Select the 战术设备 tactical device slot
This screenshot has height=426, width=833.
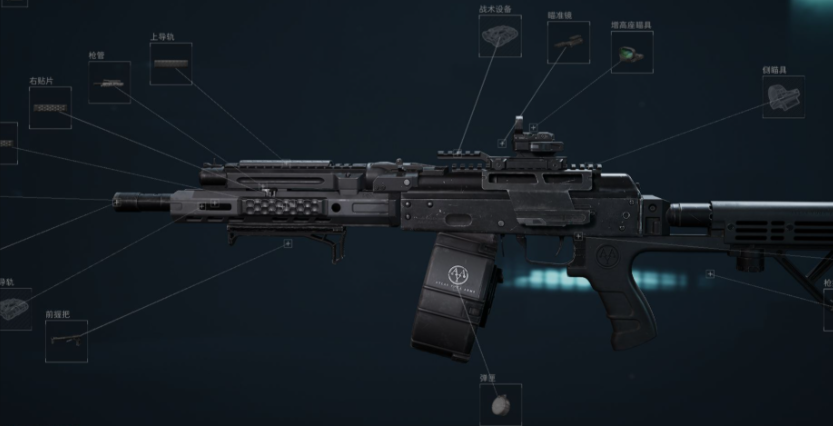point(499,36)
